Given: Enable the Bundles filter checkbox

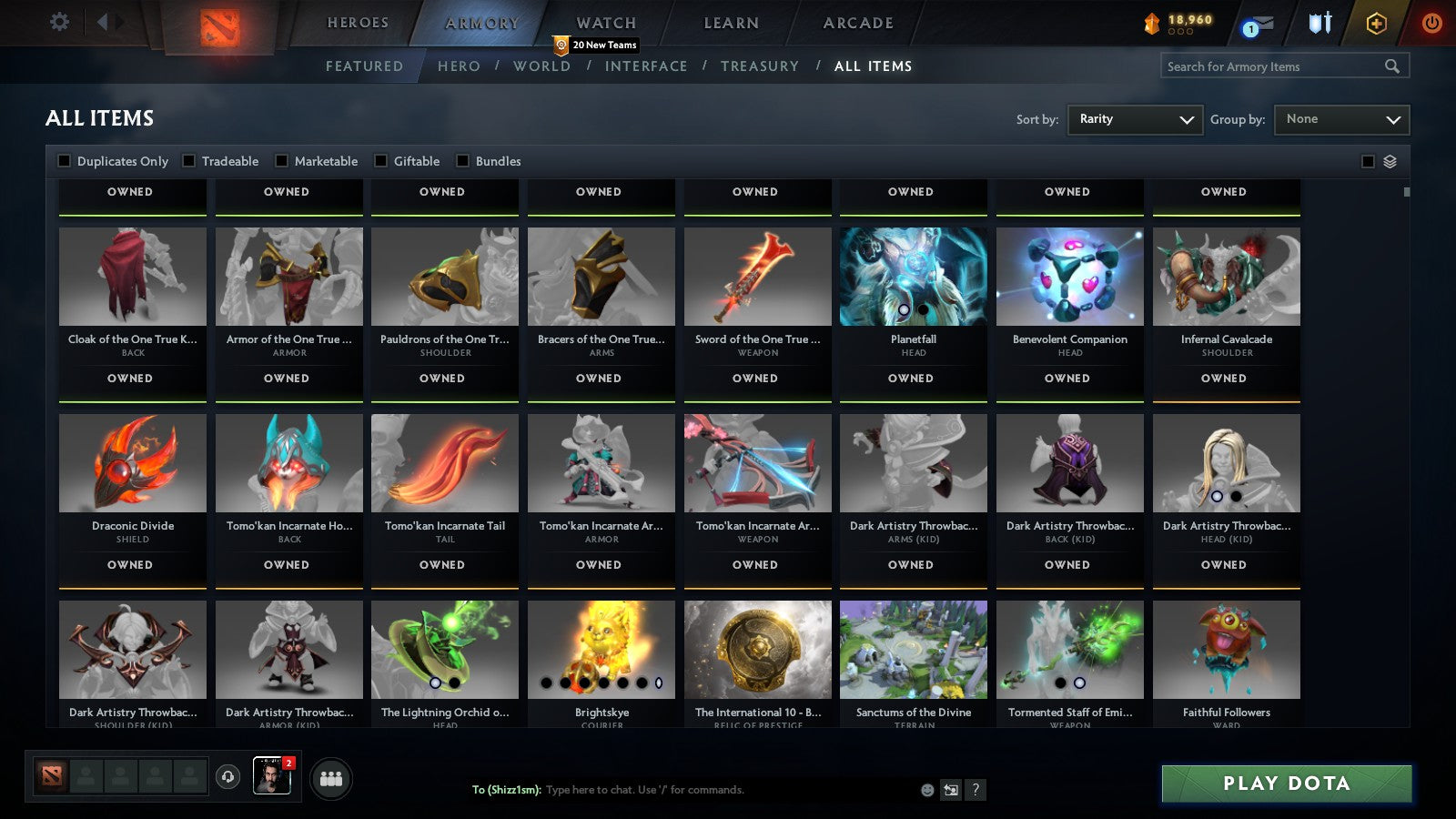Looking at the screenshot, I should pos(463,161).
